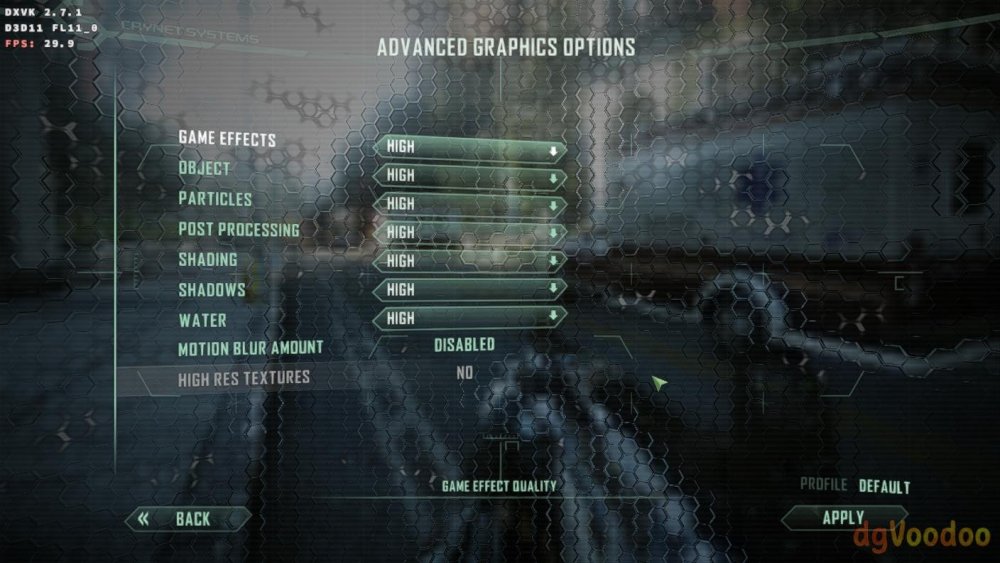Open the Game Effects quality dropdown
The width and height of the screenshot is (1000, 563).
point(469,147)
